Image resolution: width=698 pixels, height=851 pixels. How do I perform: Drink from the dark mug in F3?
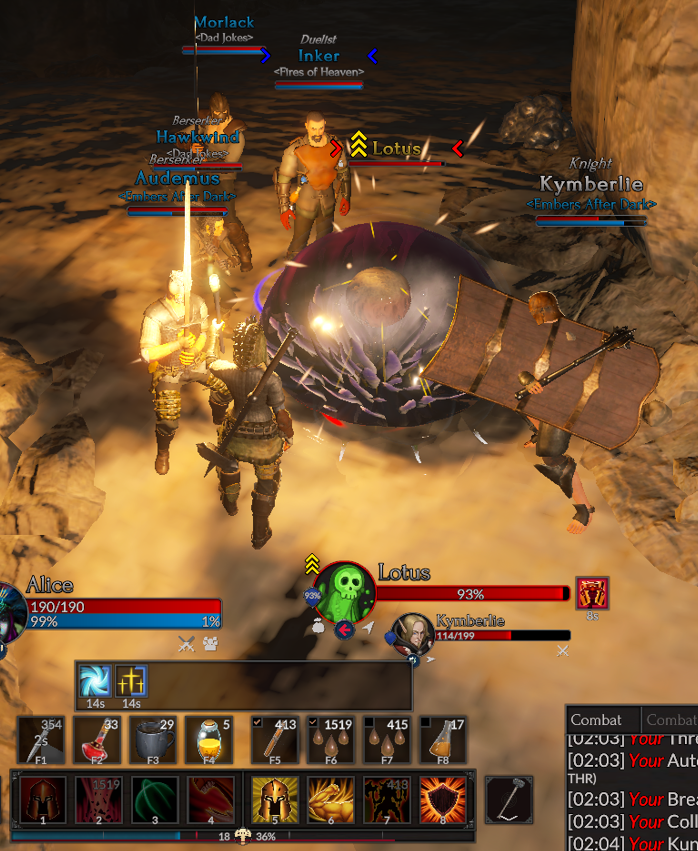pos(153,741)
